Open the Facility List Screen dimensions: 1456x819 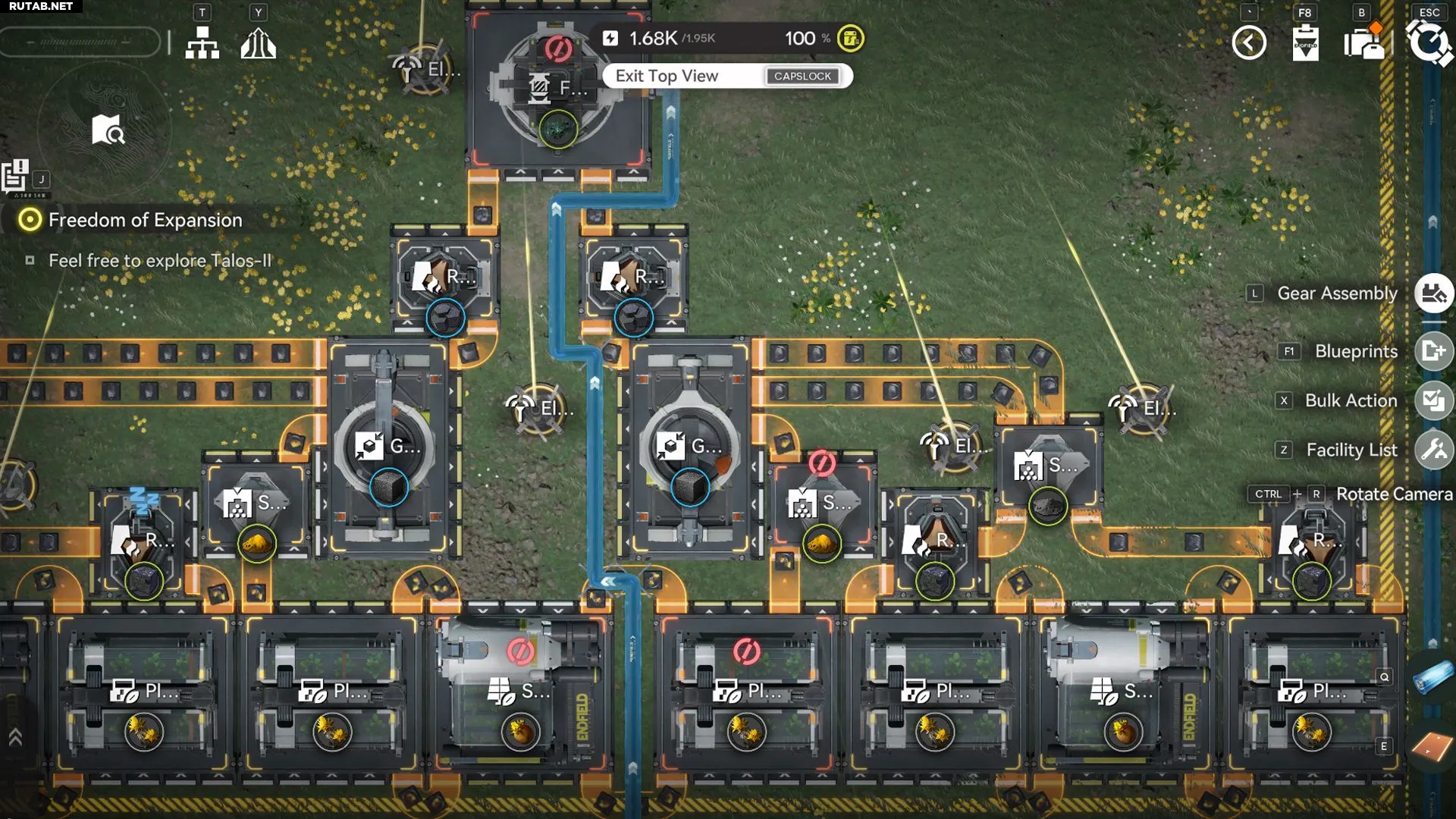[x=1433, y=450]
